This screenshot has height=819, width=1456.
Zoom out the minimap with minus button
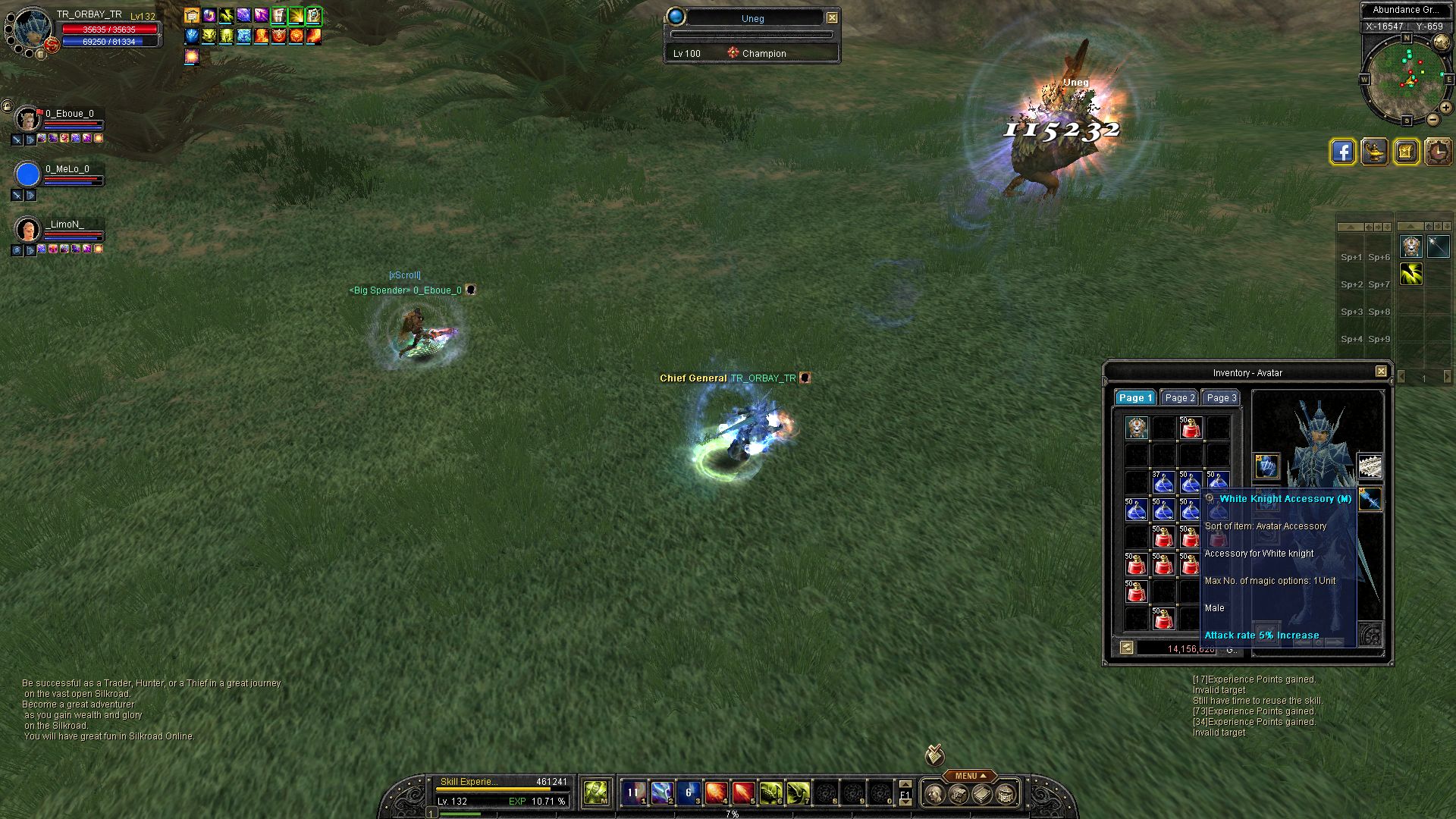click(x=1433, y=119)
